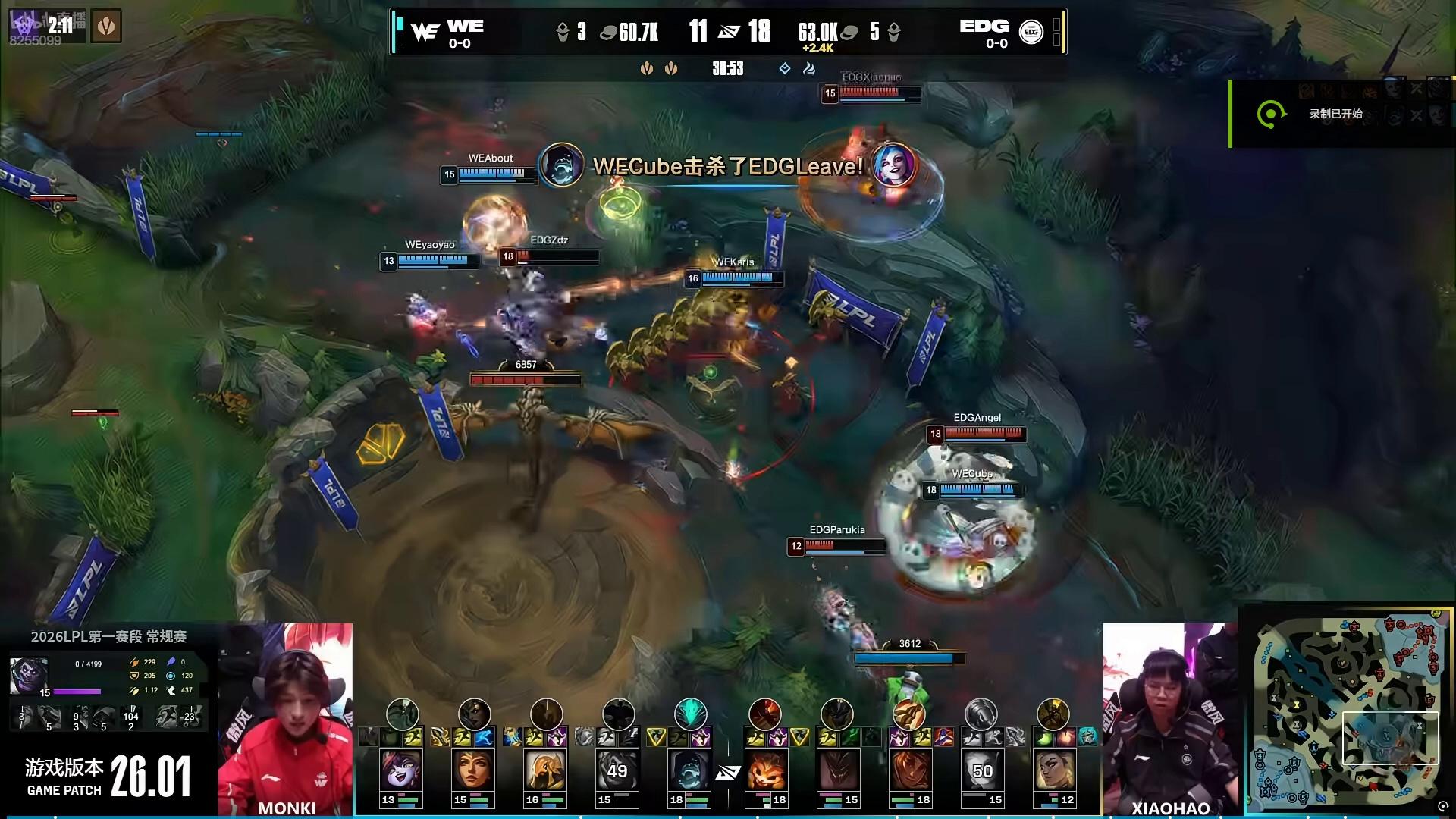Viewport: 1456px width, 819px height.
Task: Click the blue Ghost summoner spell icon
Action: (485, 736)
